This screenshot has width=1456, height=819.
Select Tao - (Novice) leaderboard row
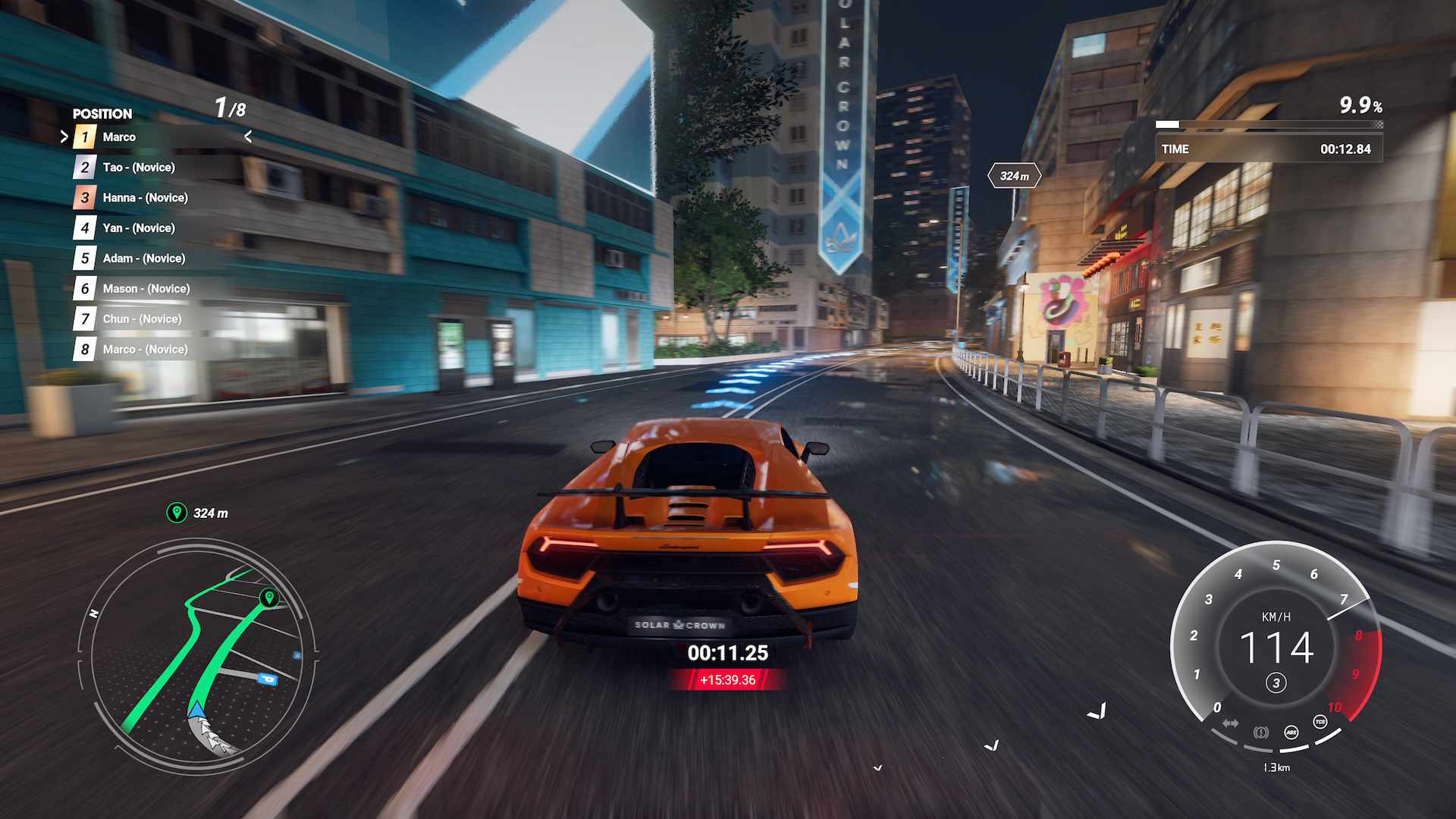[139, 168]
